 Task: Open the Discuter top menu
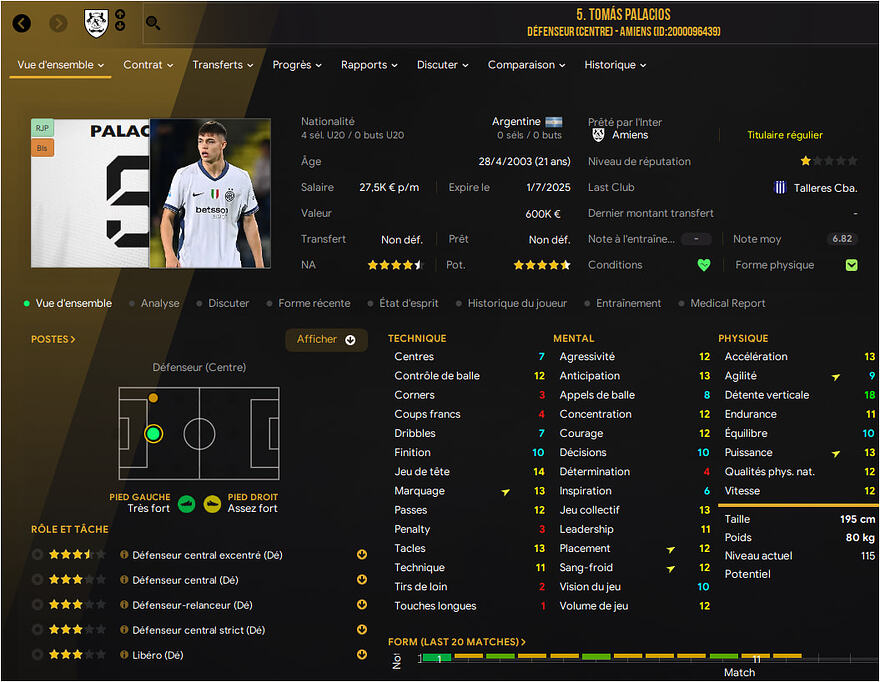pyautogui.click(x=443, y=65)
